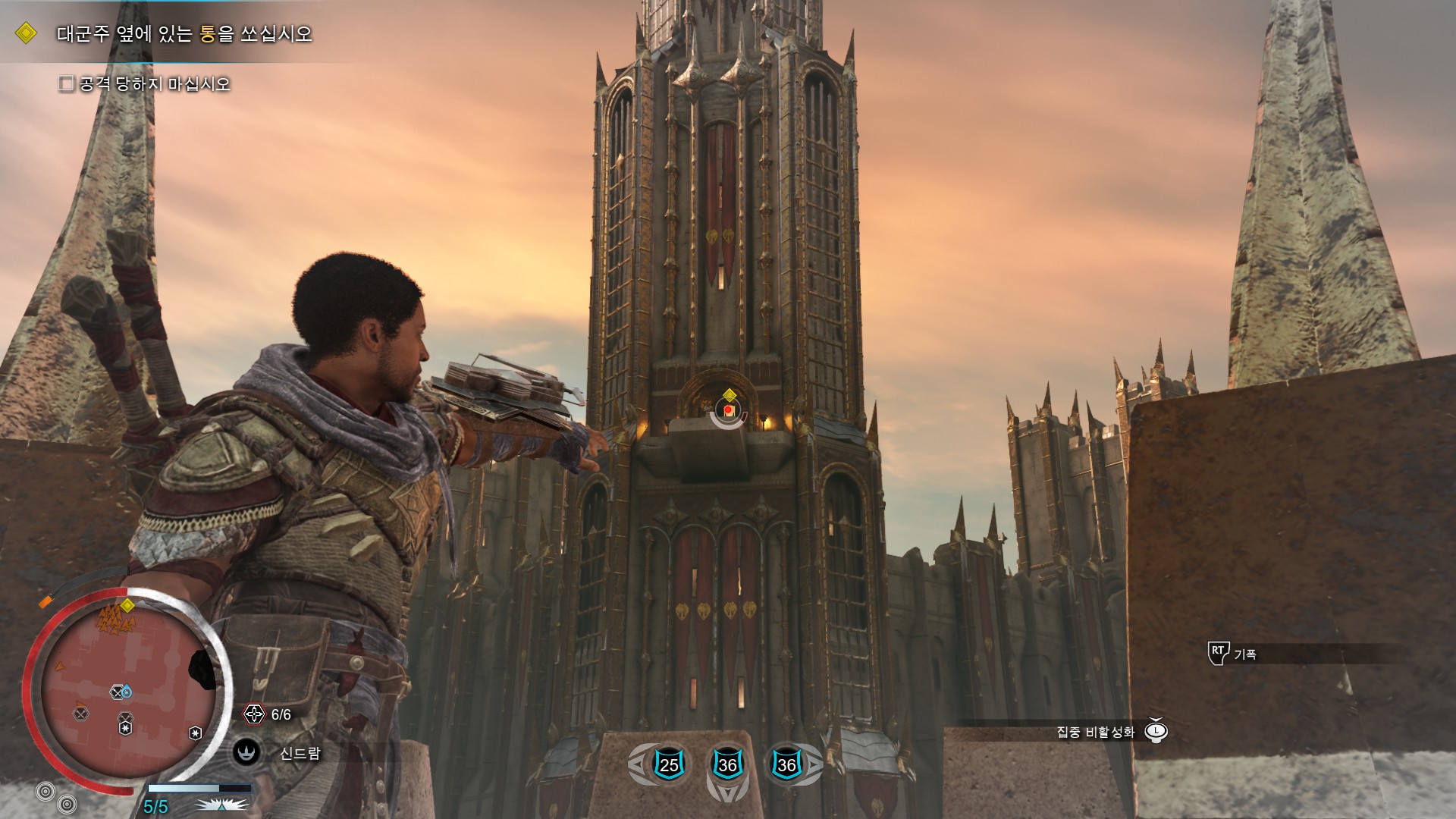Select the level 25 shield badge
This screenshot has height=819, width=1456.
(x=669, y=764)
